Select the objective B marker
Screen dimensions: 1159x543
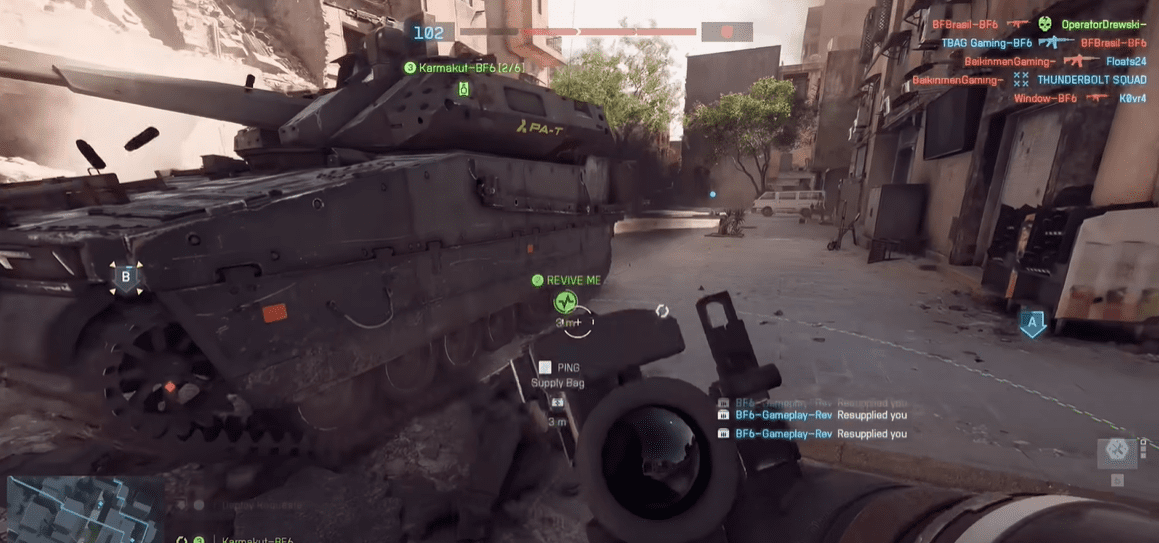coord(126,277)
